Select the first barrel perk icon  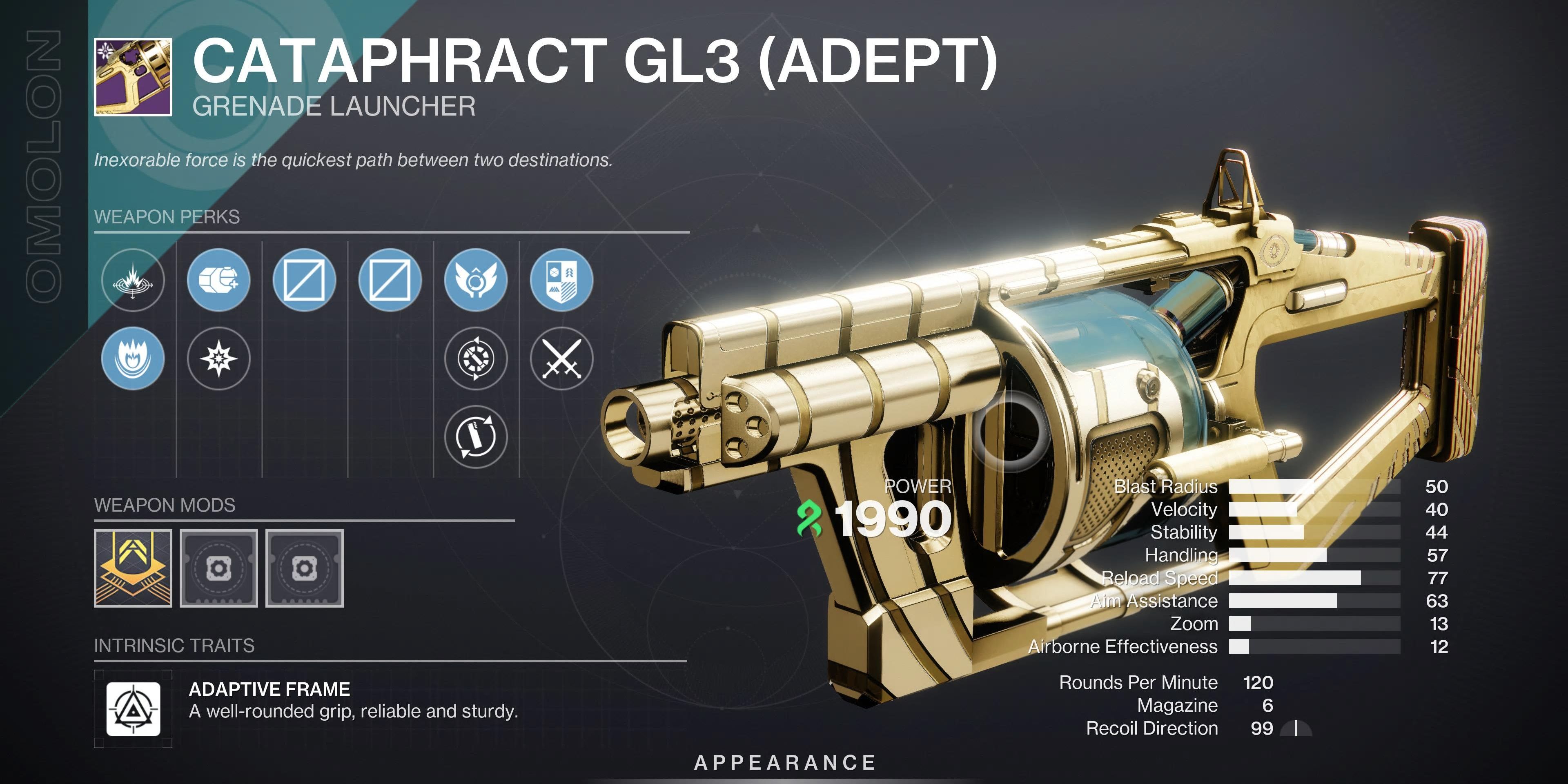[133, 281]
